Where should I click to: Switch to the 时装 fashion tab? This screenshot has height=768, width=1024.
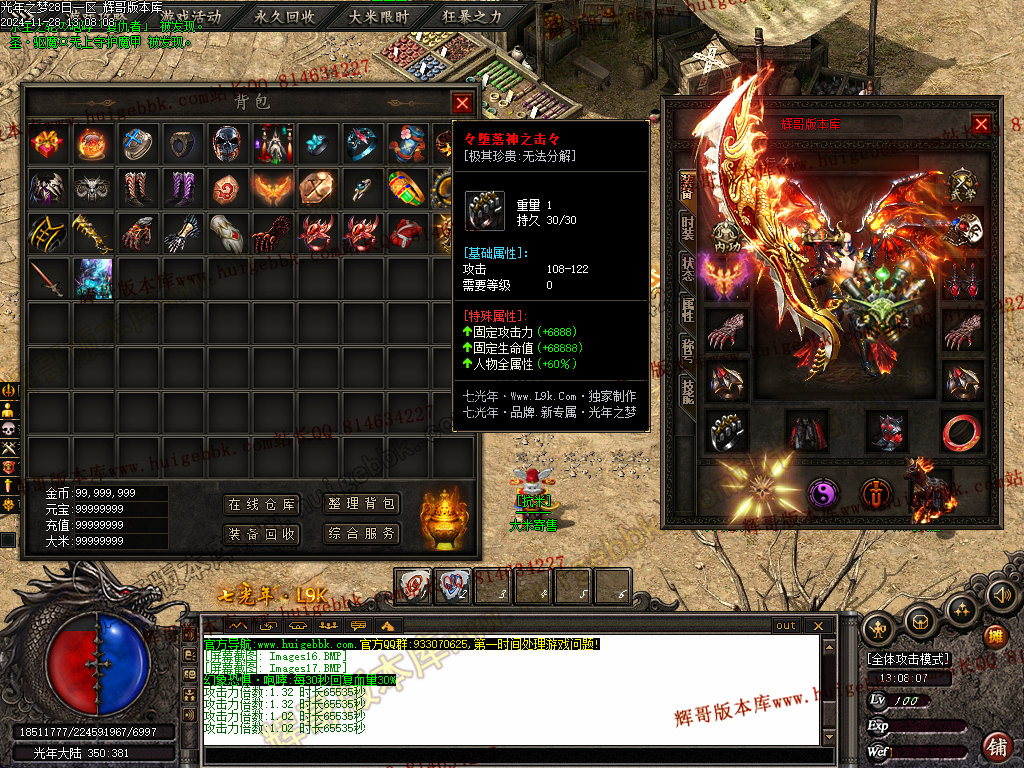(x=688, y=226)
